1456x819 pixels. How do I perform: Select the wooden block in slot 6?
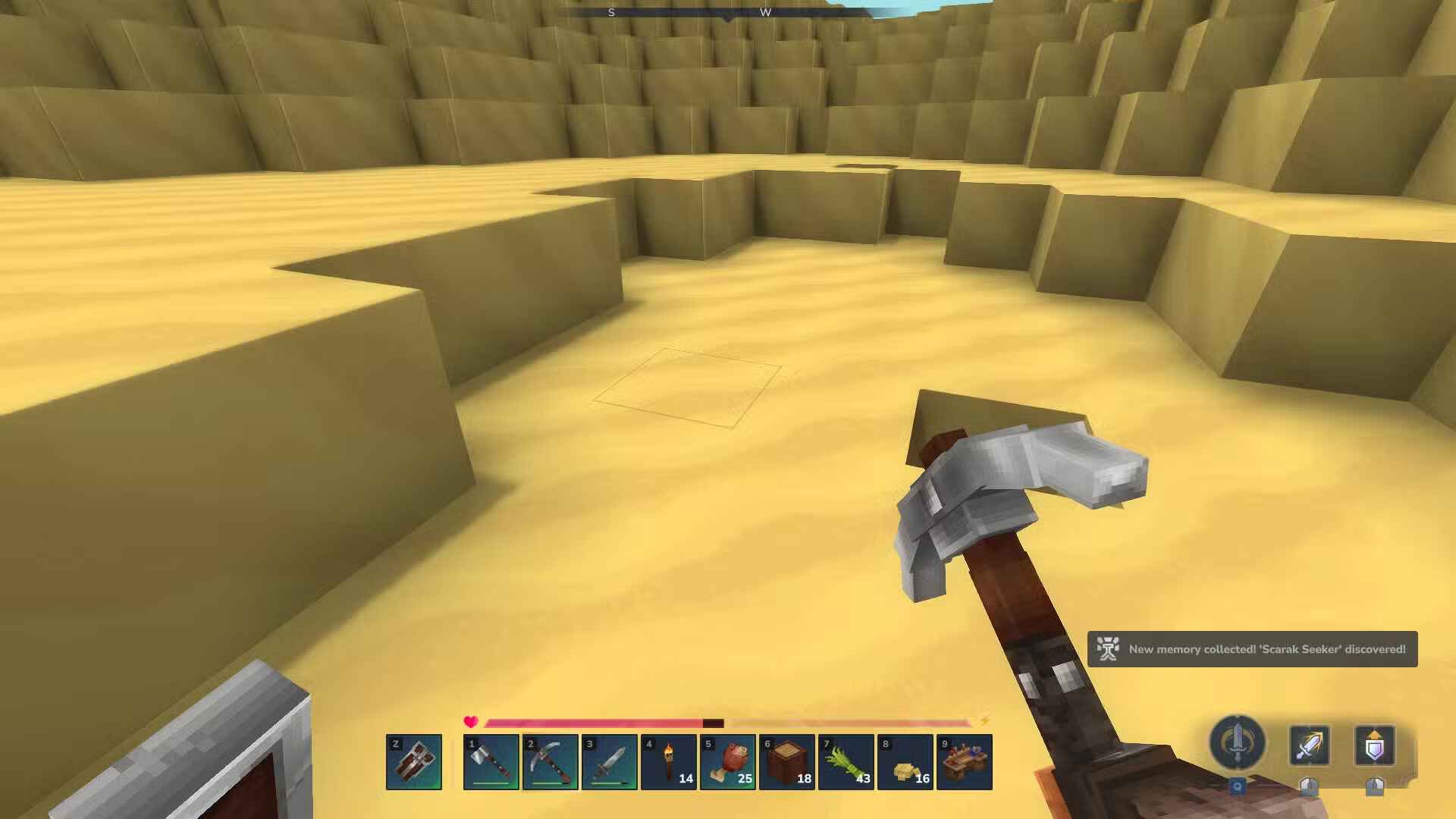point(789,762)
